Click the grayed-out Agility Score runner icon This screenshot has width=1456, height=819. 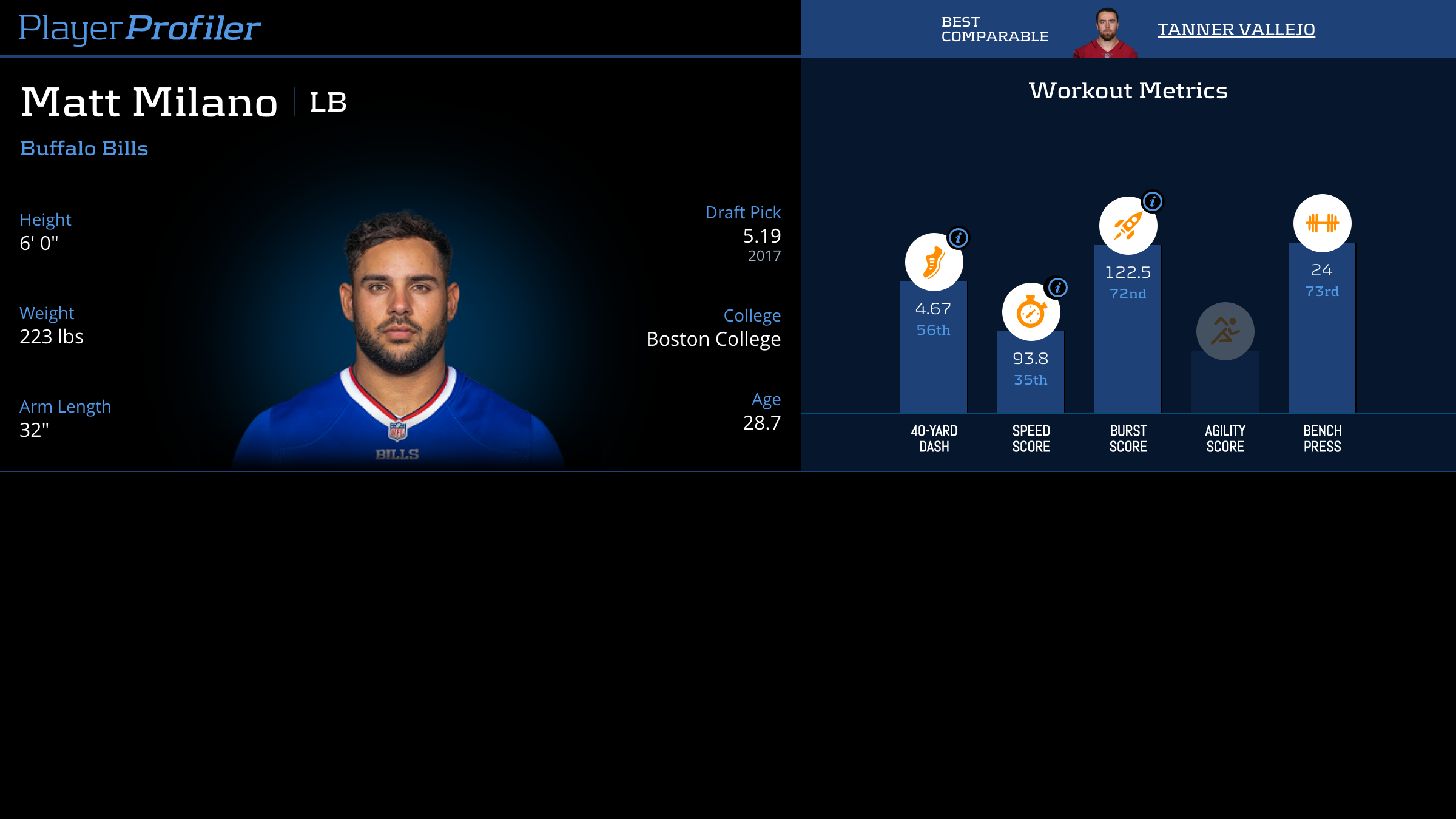coord(1224,330)
